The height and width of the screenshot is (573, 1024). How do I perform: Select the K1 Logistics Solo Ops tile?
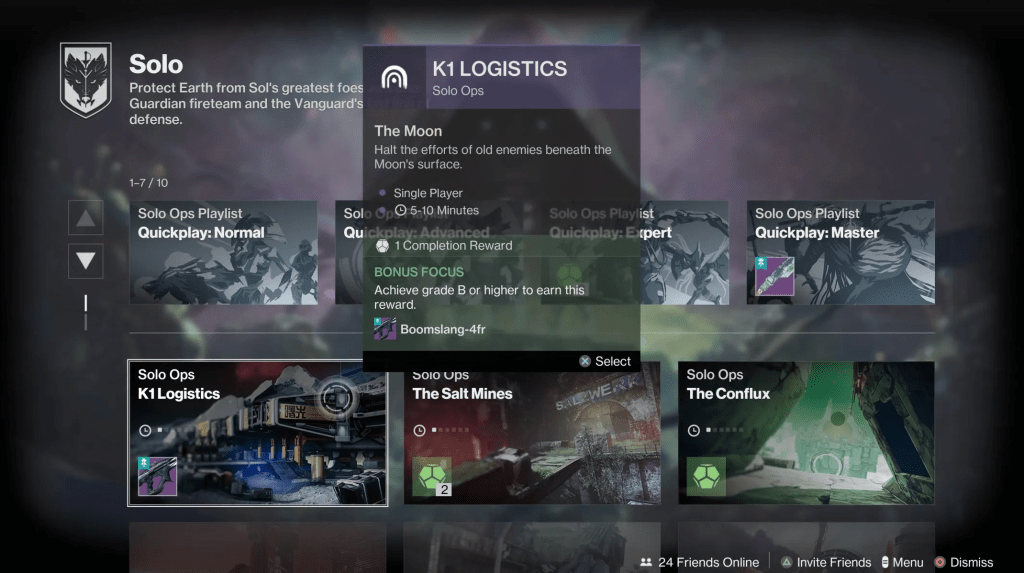pyautogui.click(x=257, y=432)
